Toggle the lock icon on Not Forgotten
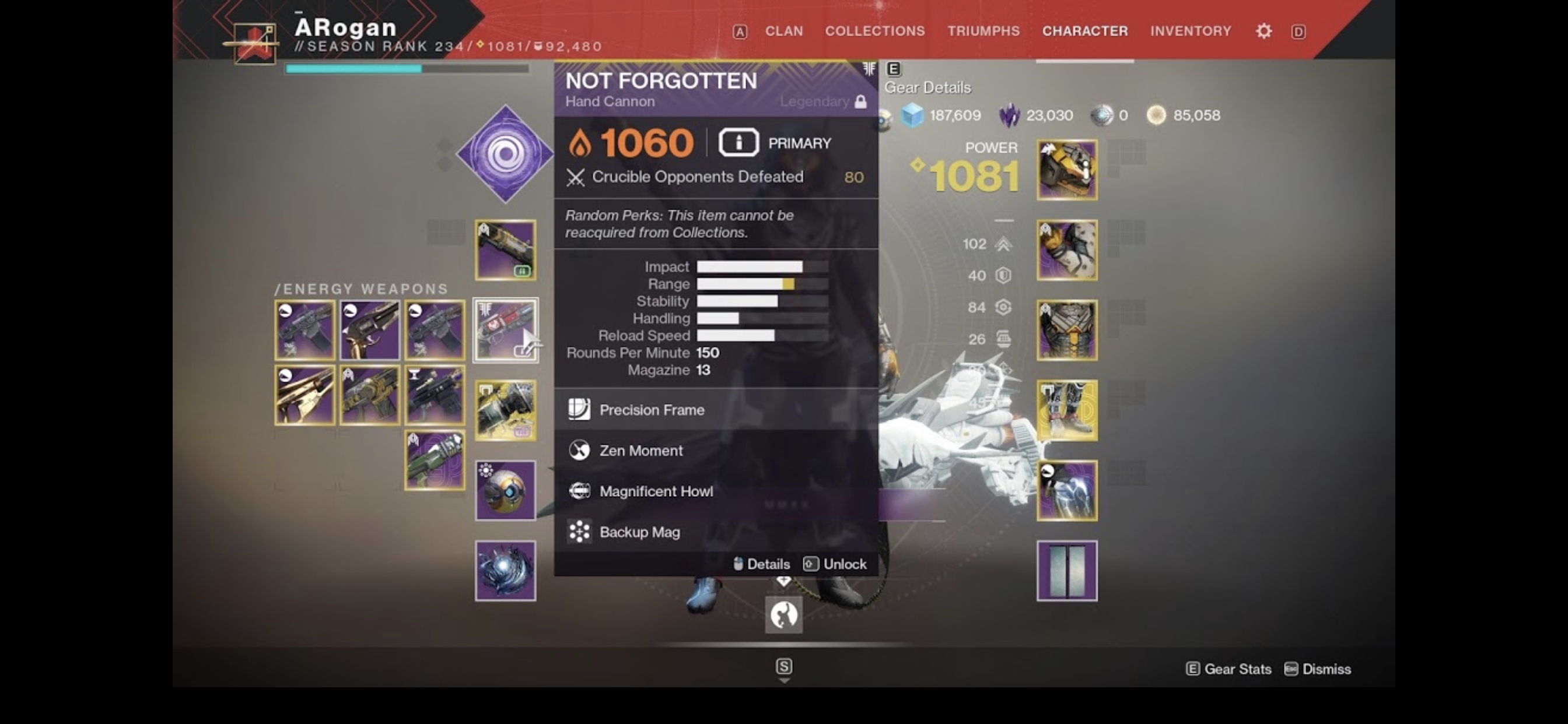Screen dimensions: 1568x724 pos(862,101)
